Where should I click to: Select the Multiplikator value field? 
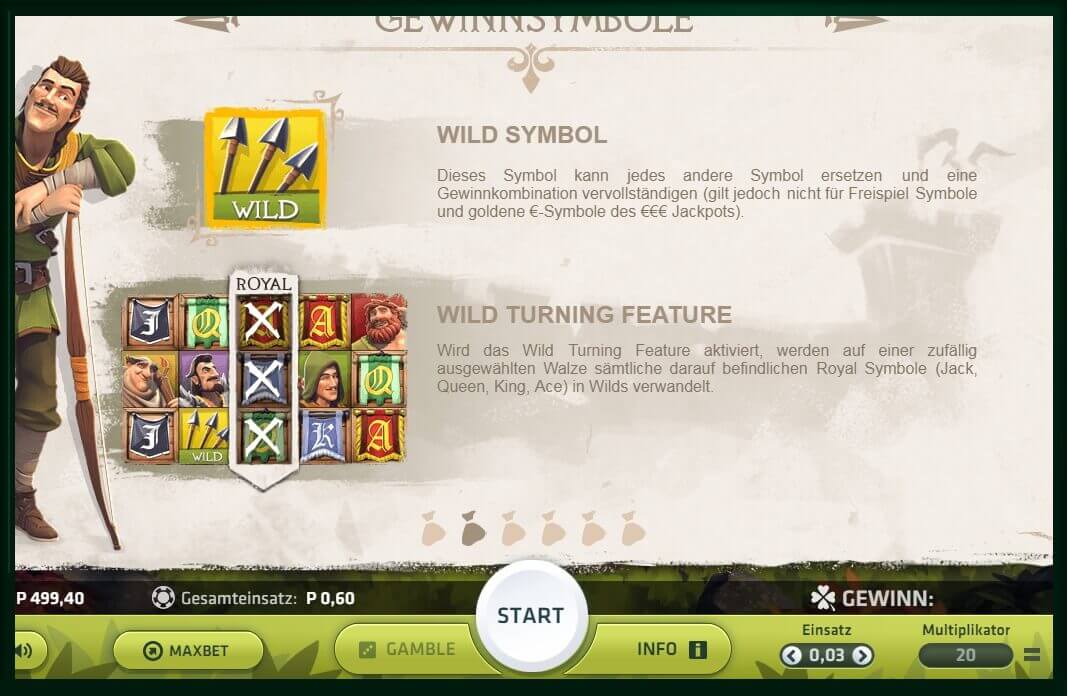pyautogui.click(x=965, y=656)
